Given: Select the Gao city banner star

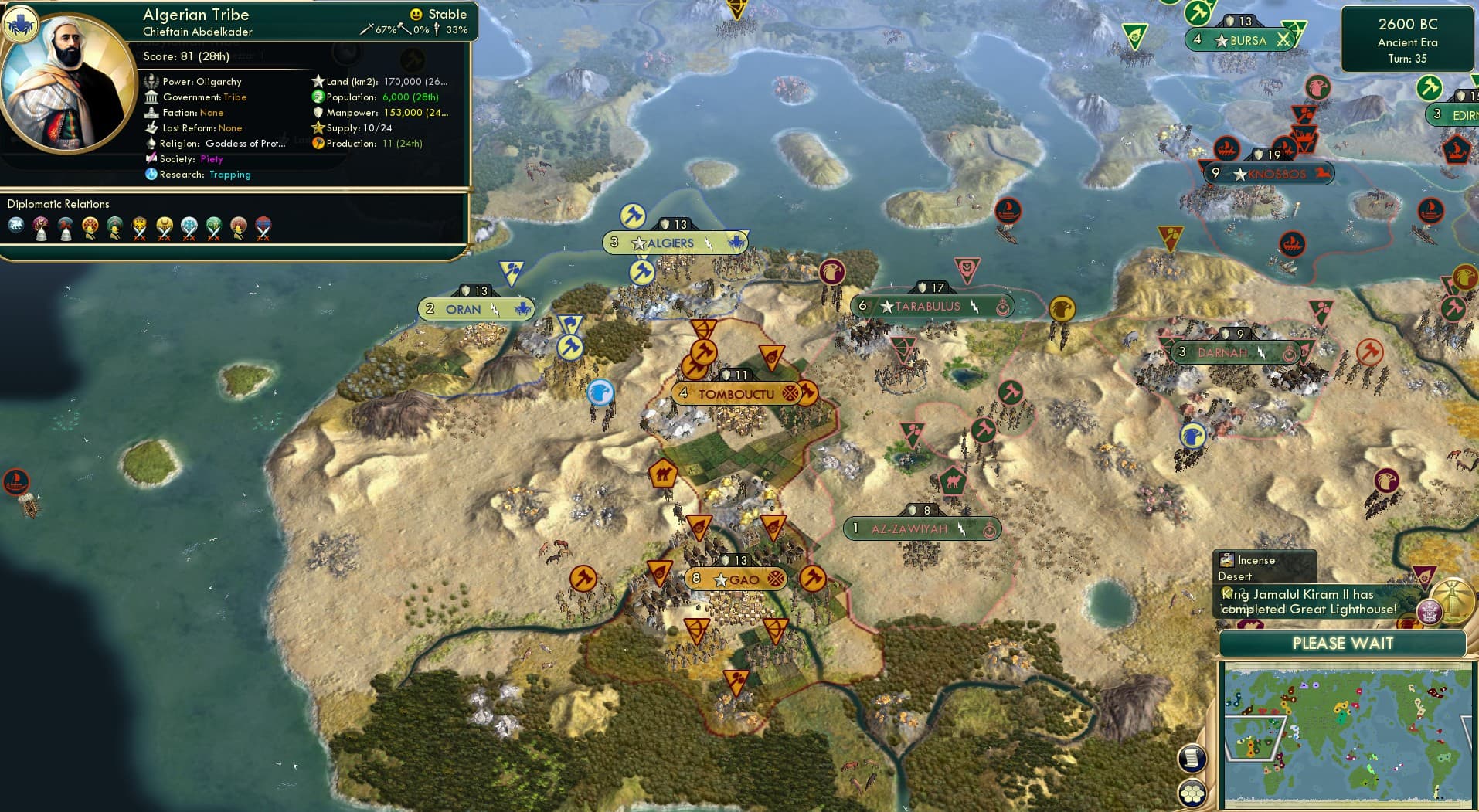Looking at the screenshot, I should (719, 577).
